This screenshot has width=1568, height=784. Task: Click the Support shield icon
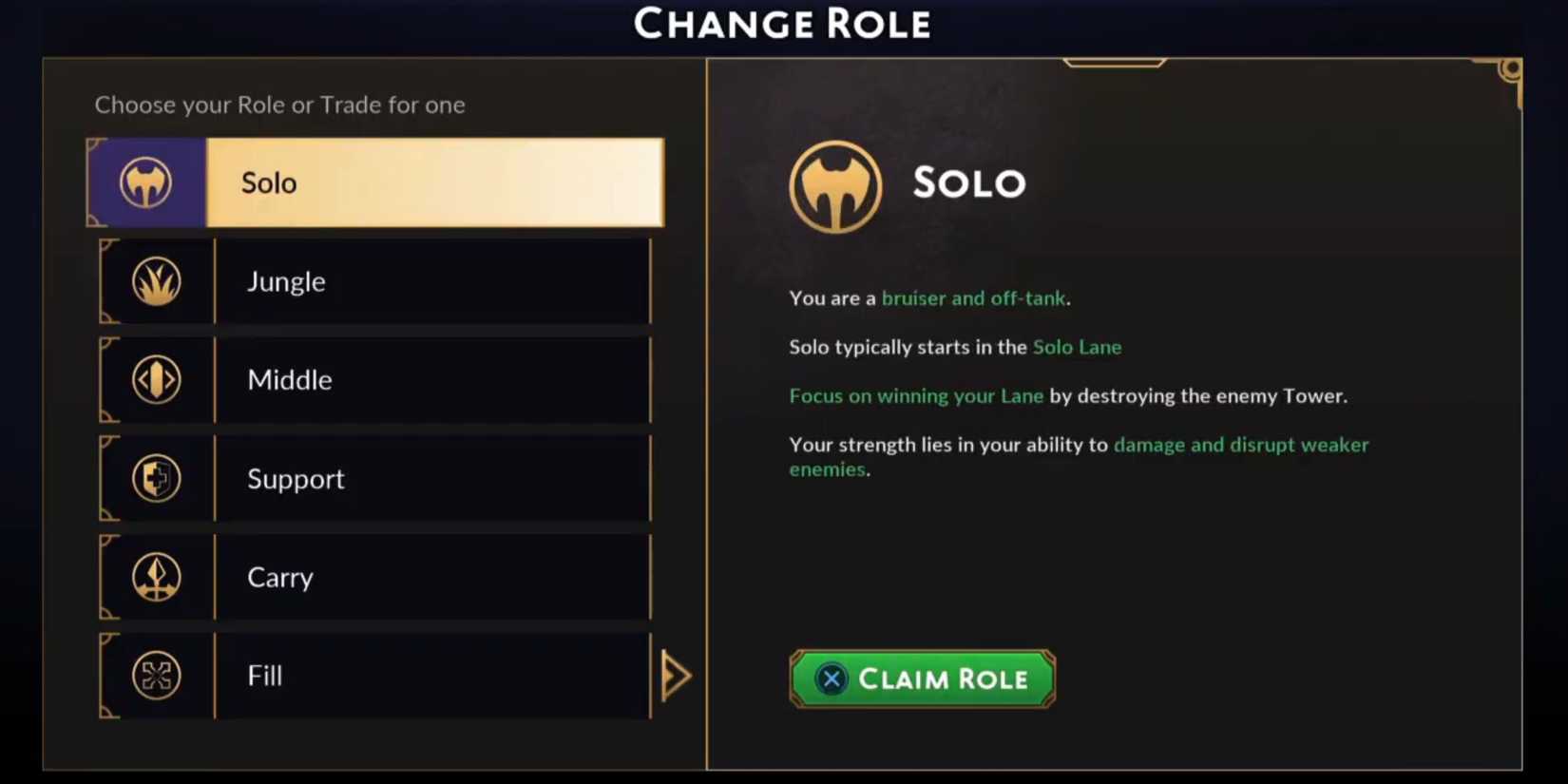point(155,479)
